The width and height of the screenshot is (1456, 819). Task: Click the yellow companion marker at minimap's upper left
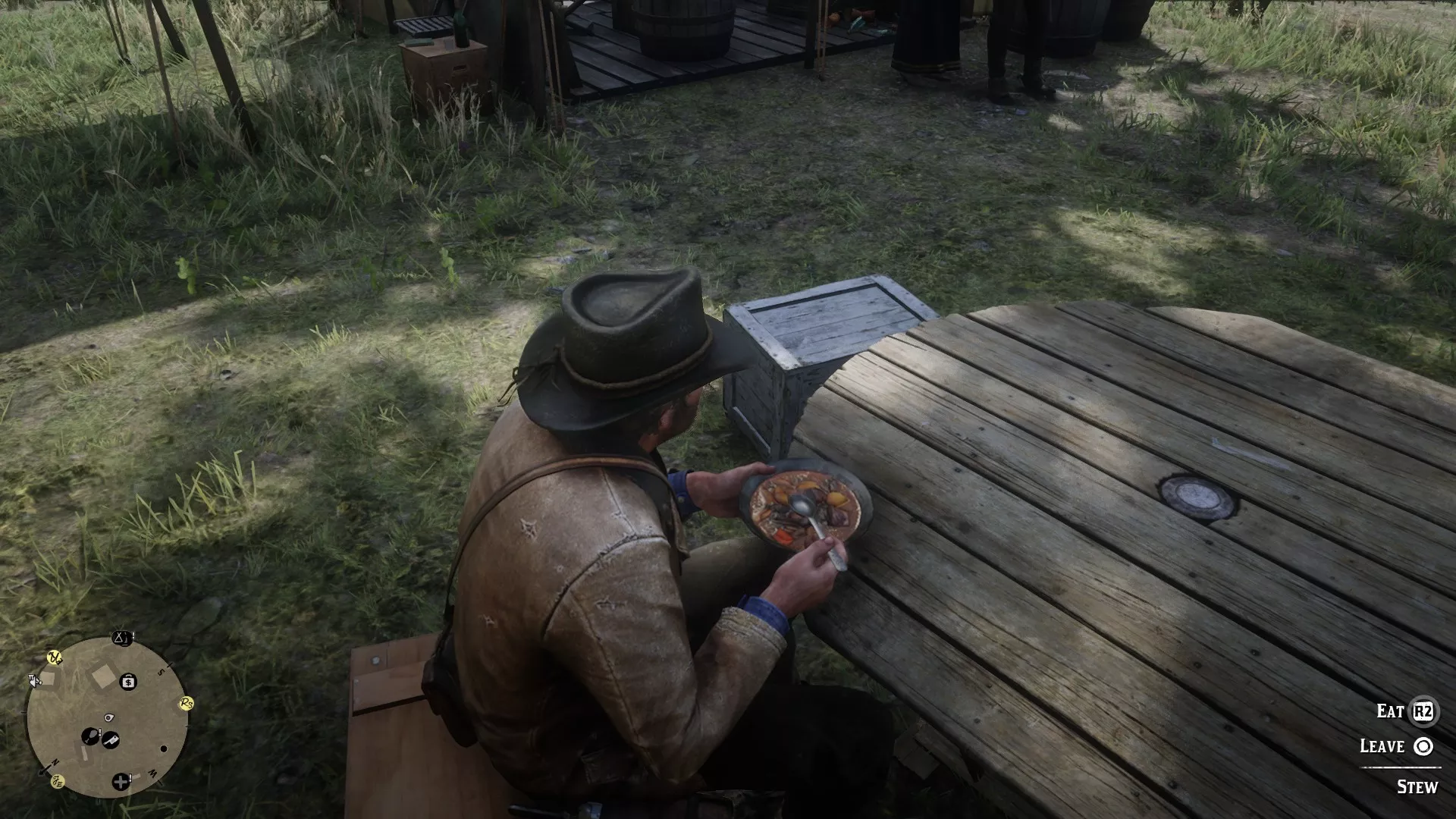click(54, 657)
